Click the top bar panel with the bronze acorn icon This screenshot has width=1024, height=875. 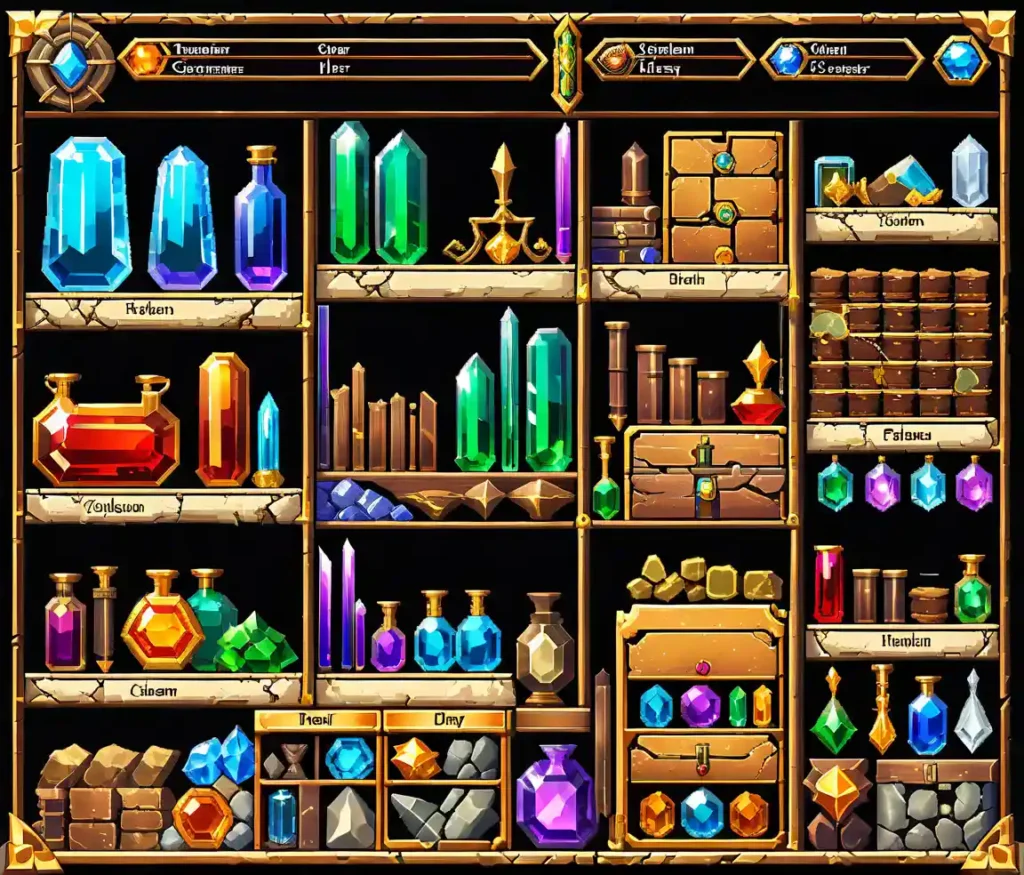click(668, 59)
